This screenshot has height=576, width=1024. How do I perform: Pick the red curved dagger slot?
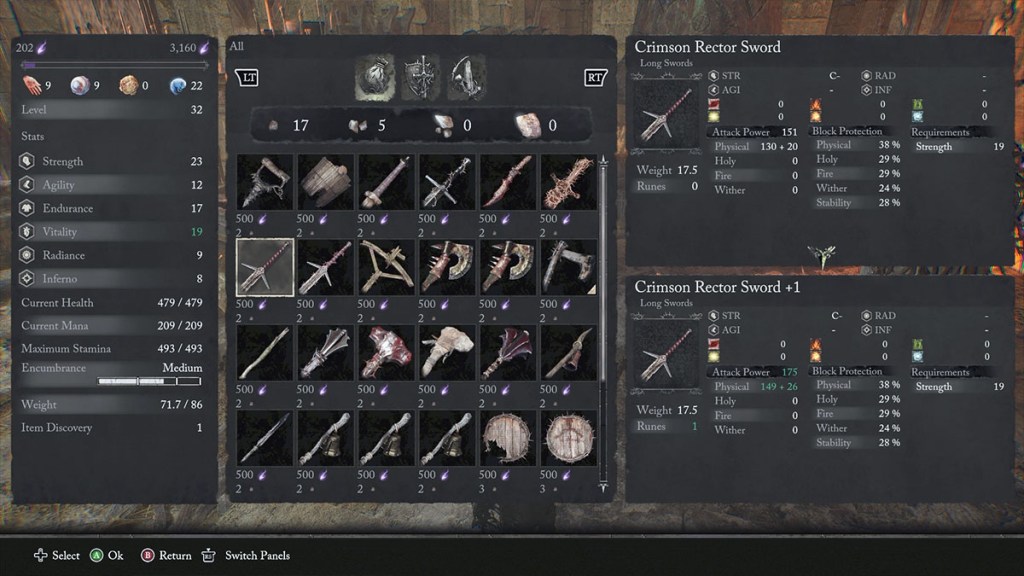click(x=509, y=181)
